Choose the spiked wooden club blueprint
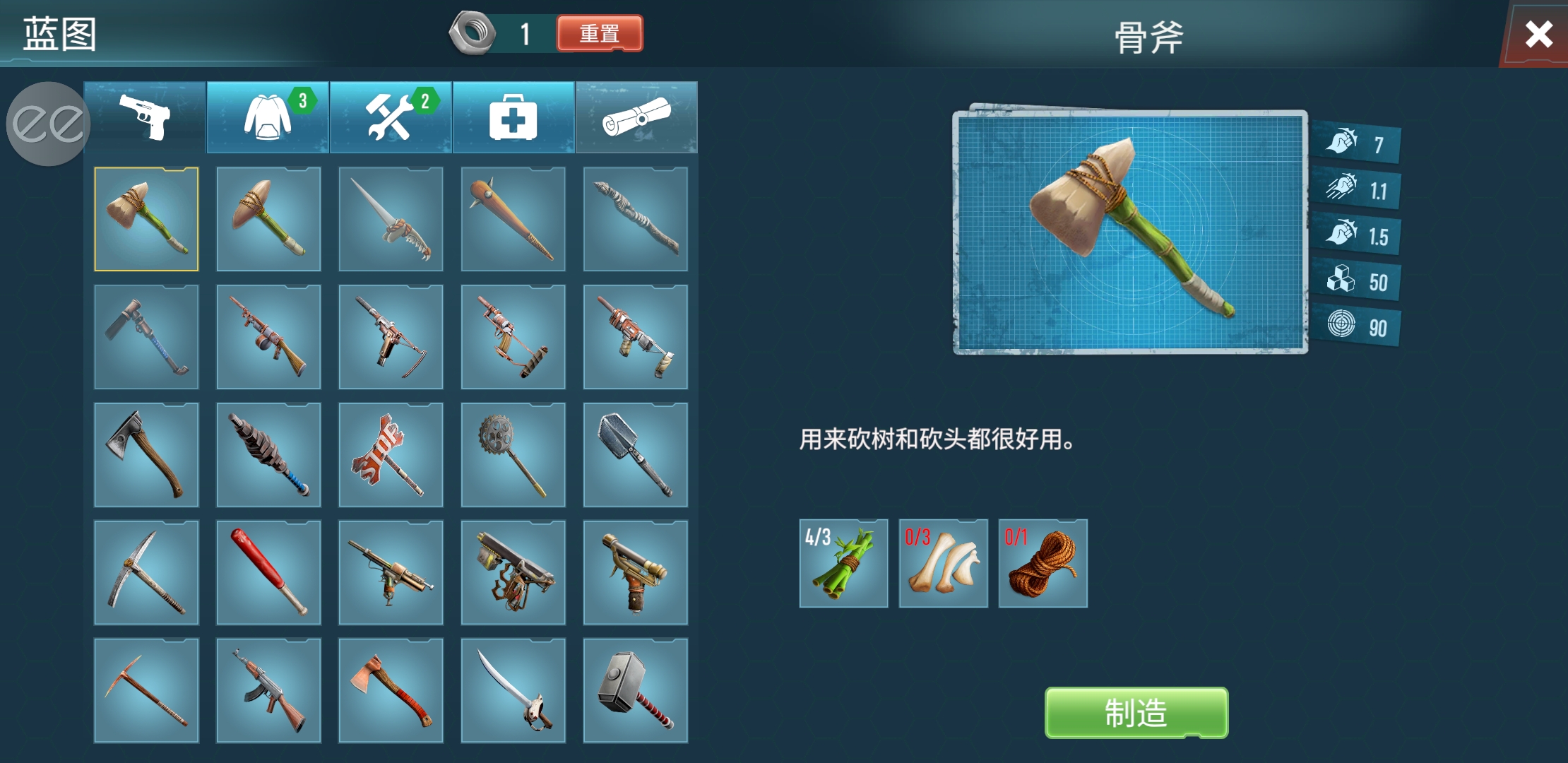 click(x=513, y=219)
